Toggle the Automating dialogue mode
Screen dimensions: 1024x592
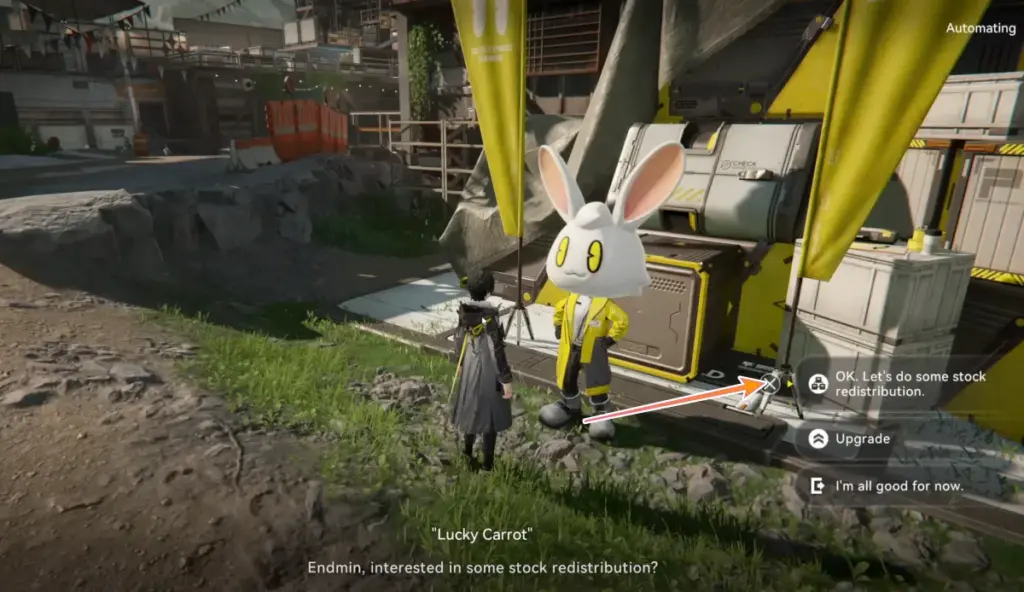click(x=980, y=28)
